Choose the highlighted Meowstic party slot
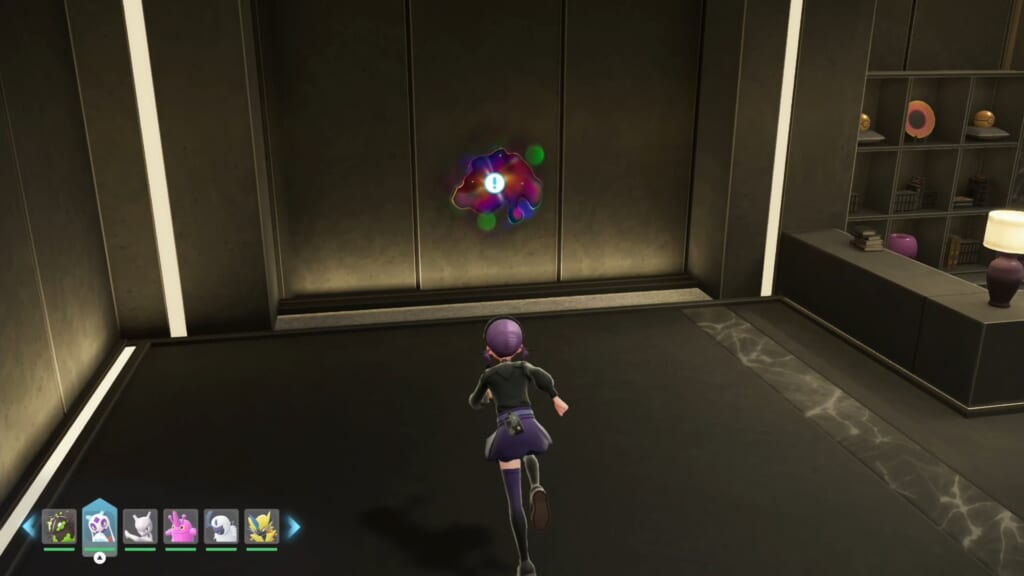 click(x=100, y=524)
